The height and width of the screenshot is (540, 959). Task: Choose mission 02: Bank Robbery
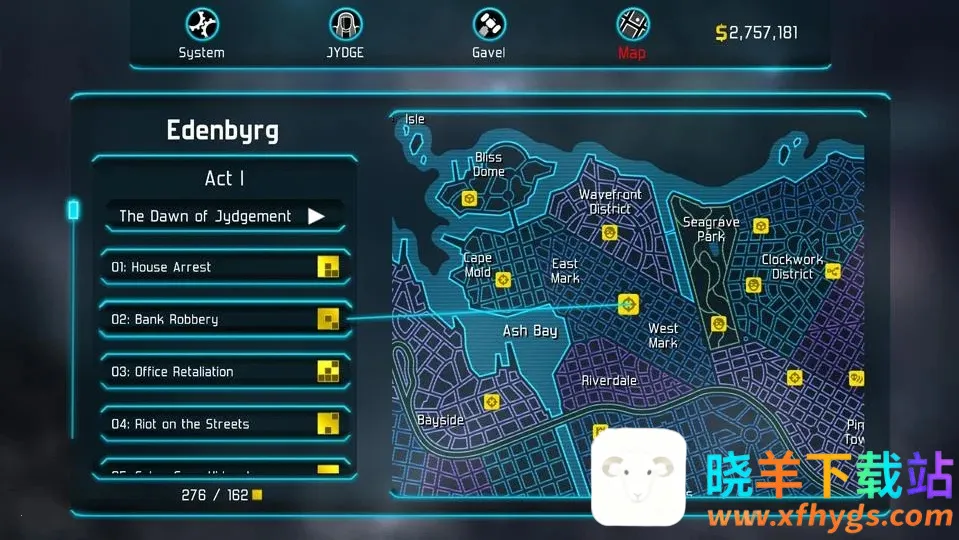pos(224,320)
